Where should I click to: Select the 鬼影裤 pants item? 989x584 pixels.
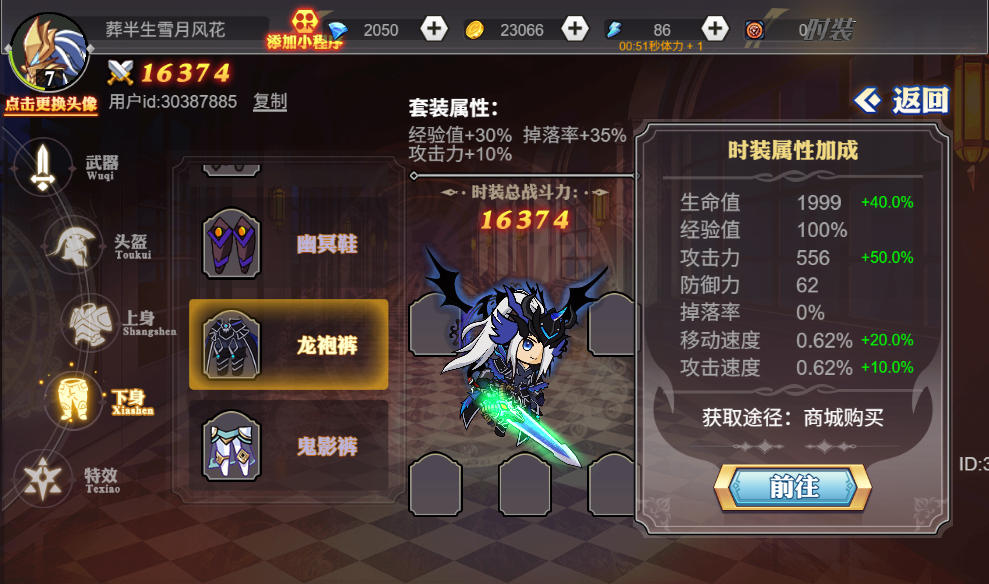(x=288, y=446)
